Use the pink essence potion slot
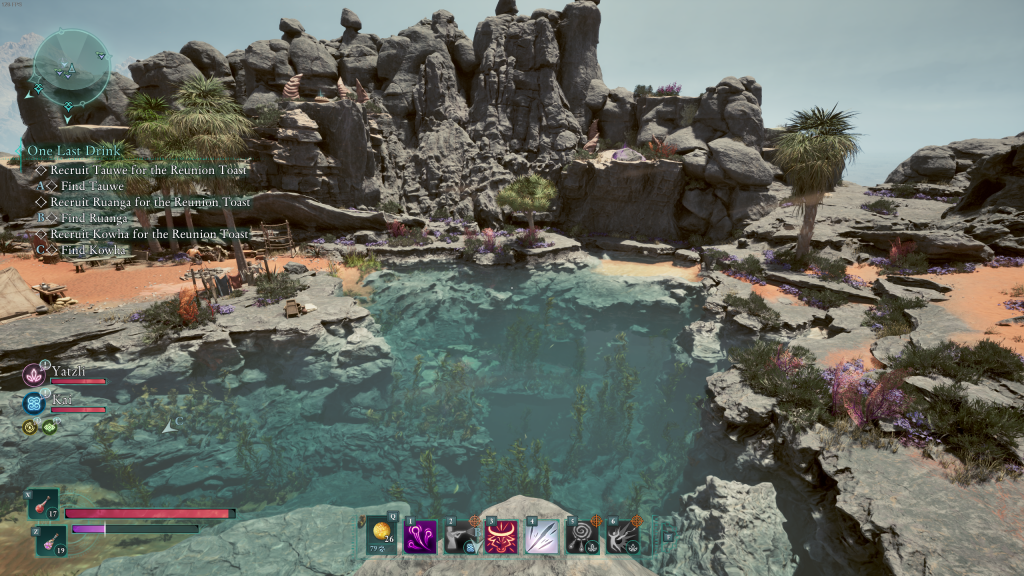This screenshot has width=1024, height=576. pos(52,541)
